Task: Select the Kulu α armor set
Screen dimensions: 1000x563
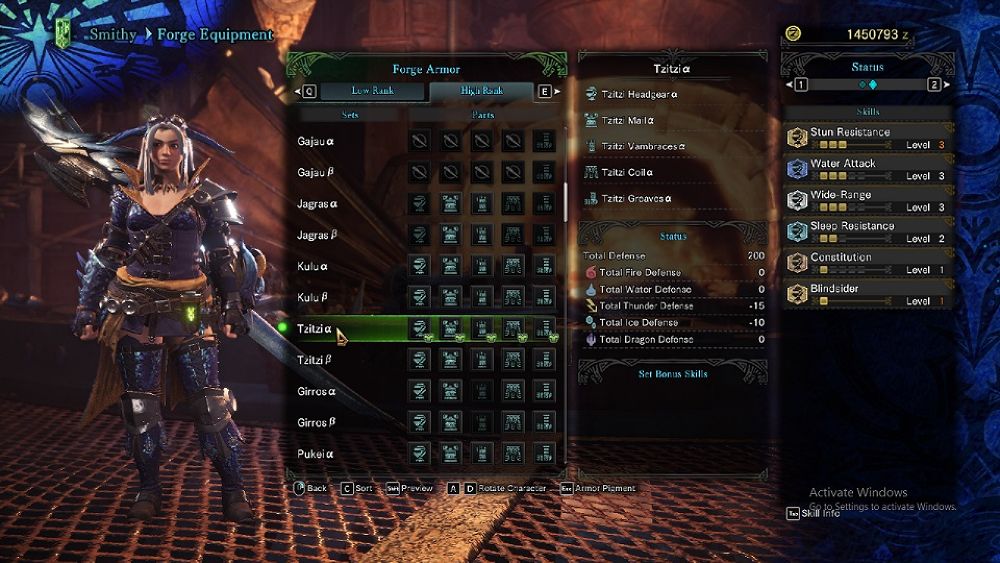Action: 314,267
